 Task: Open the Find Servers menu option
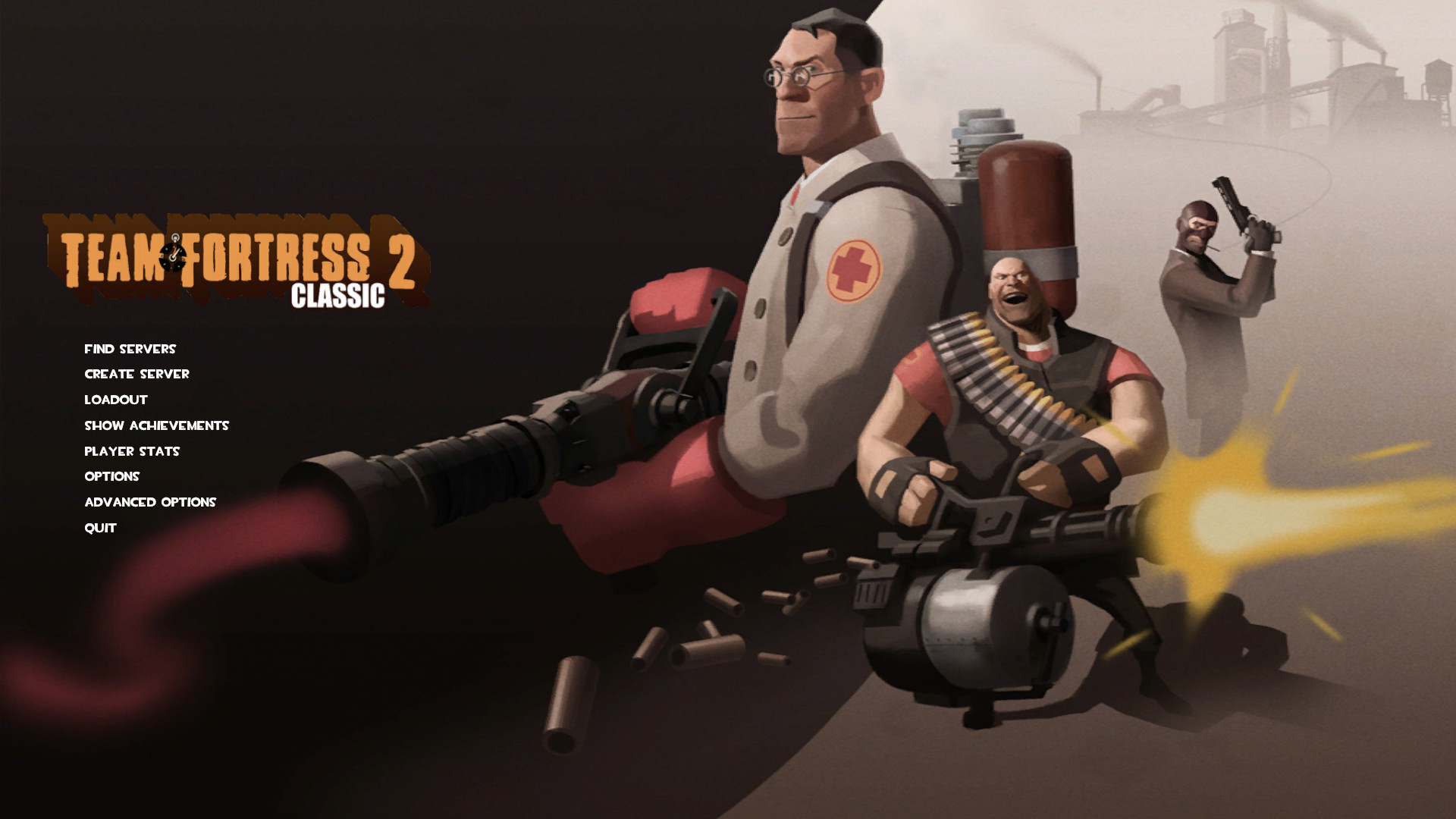130,349
